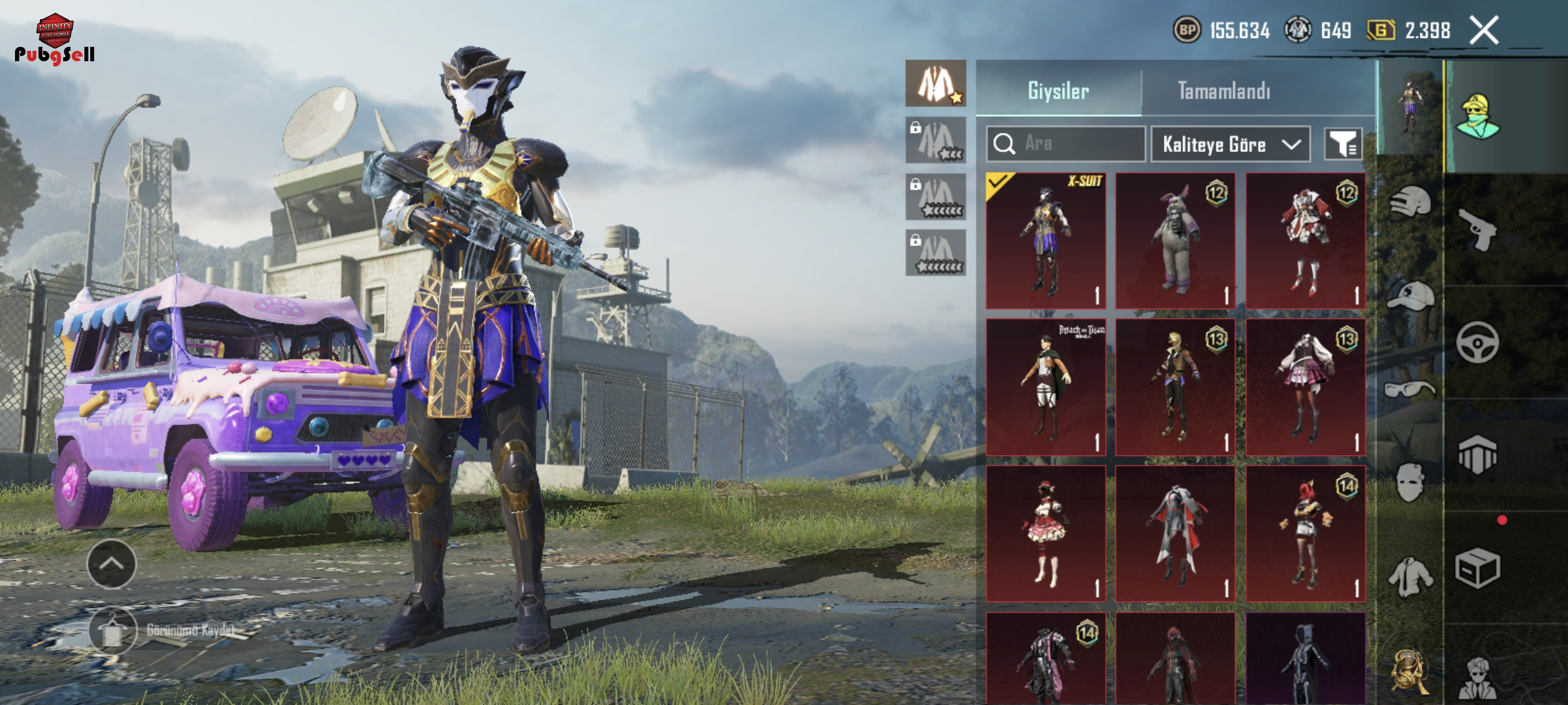This screenshot has width=1568, height=705.
Task: Show the glasses accessories category
Action: point(1410,389)
